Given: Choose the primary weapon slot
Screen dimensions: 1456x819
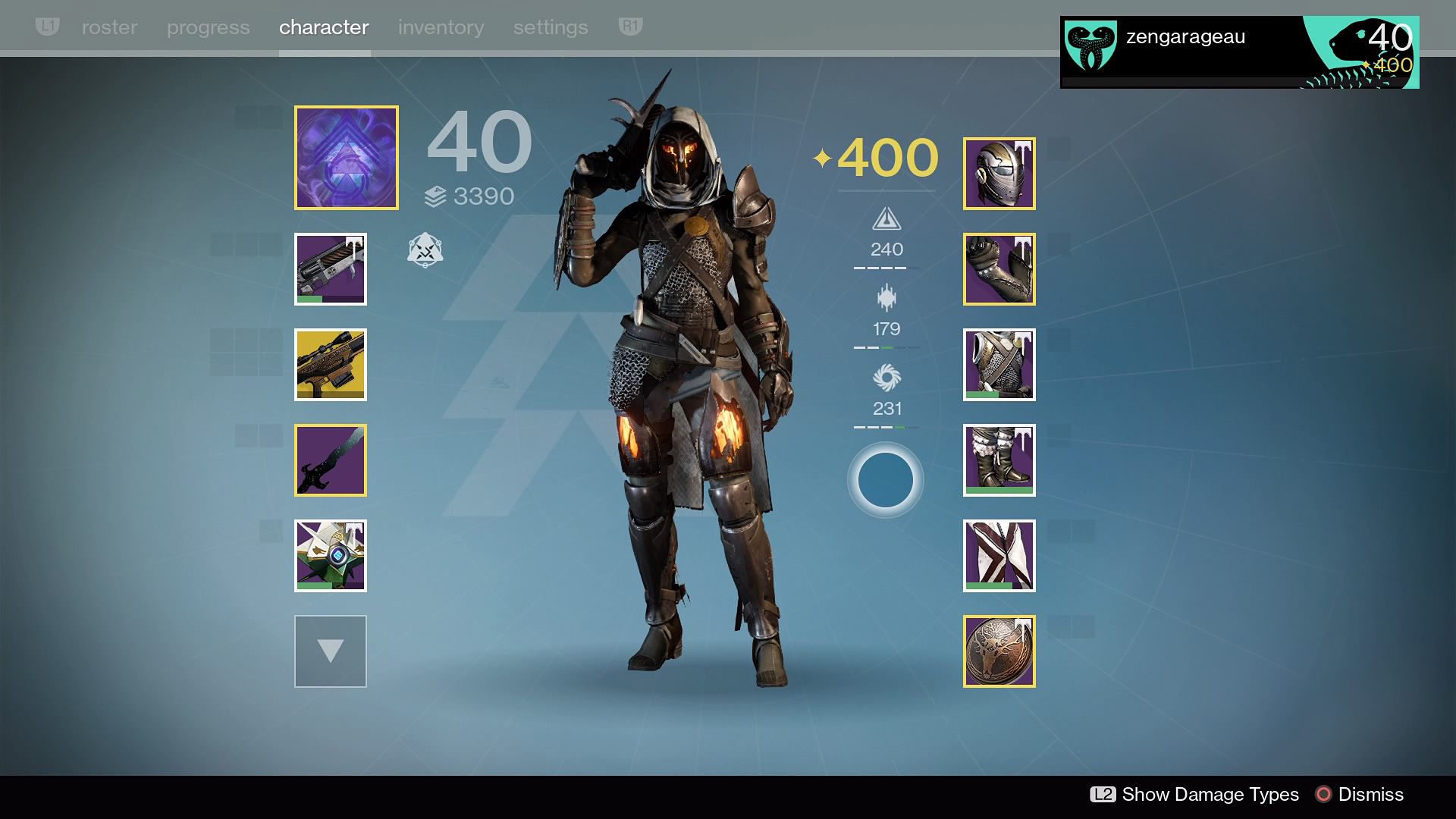Looking at the screenshot, I should (x=331, y=269).
